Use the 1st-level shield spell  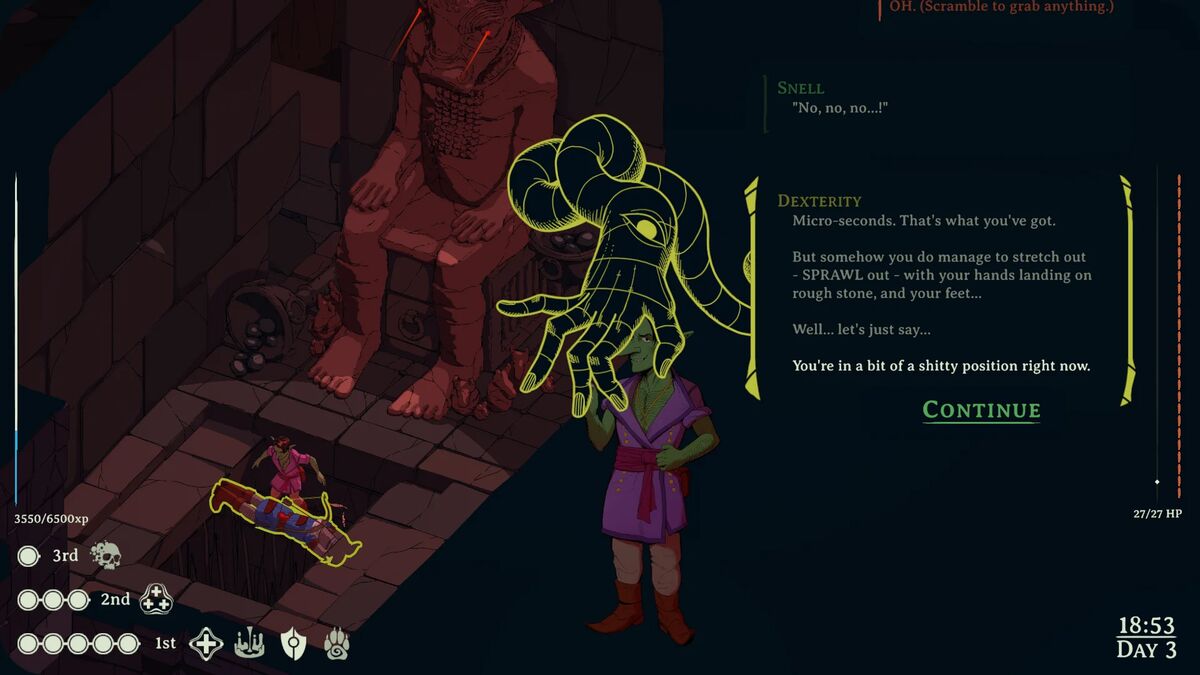click(292, 644)
